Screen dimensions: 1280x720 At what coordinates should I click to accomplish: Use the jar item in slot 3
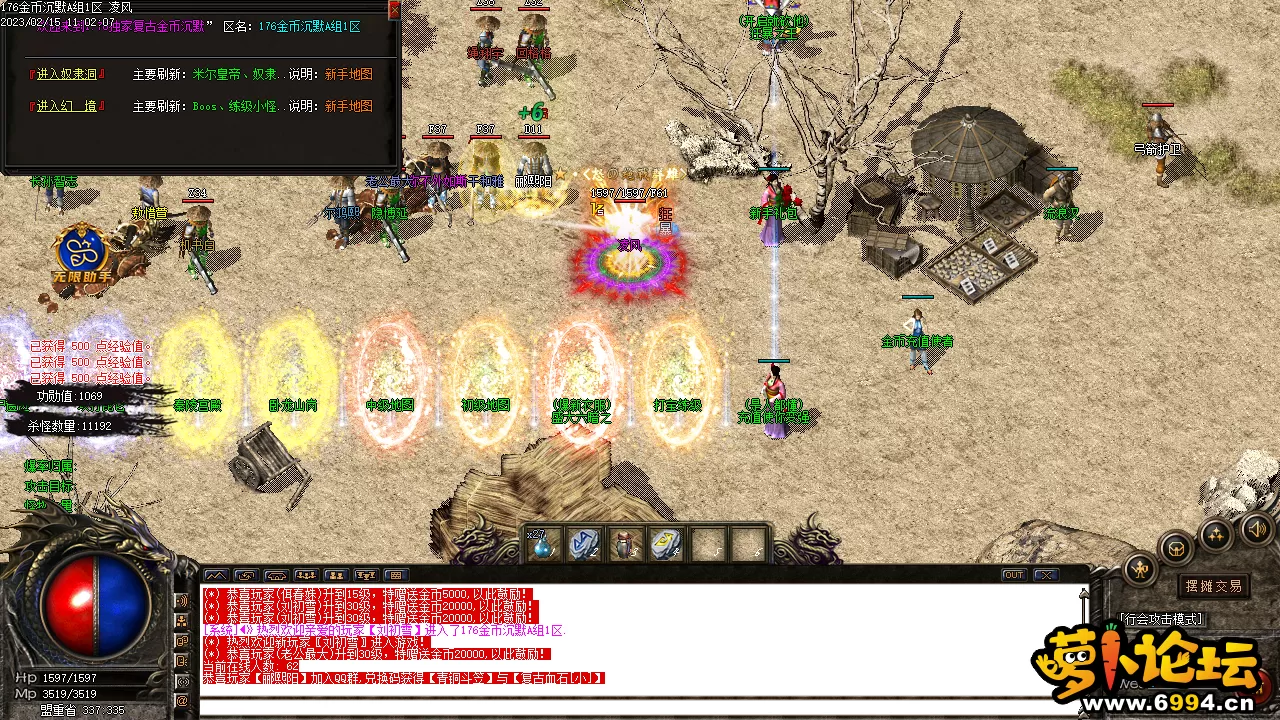625,545
